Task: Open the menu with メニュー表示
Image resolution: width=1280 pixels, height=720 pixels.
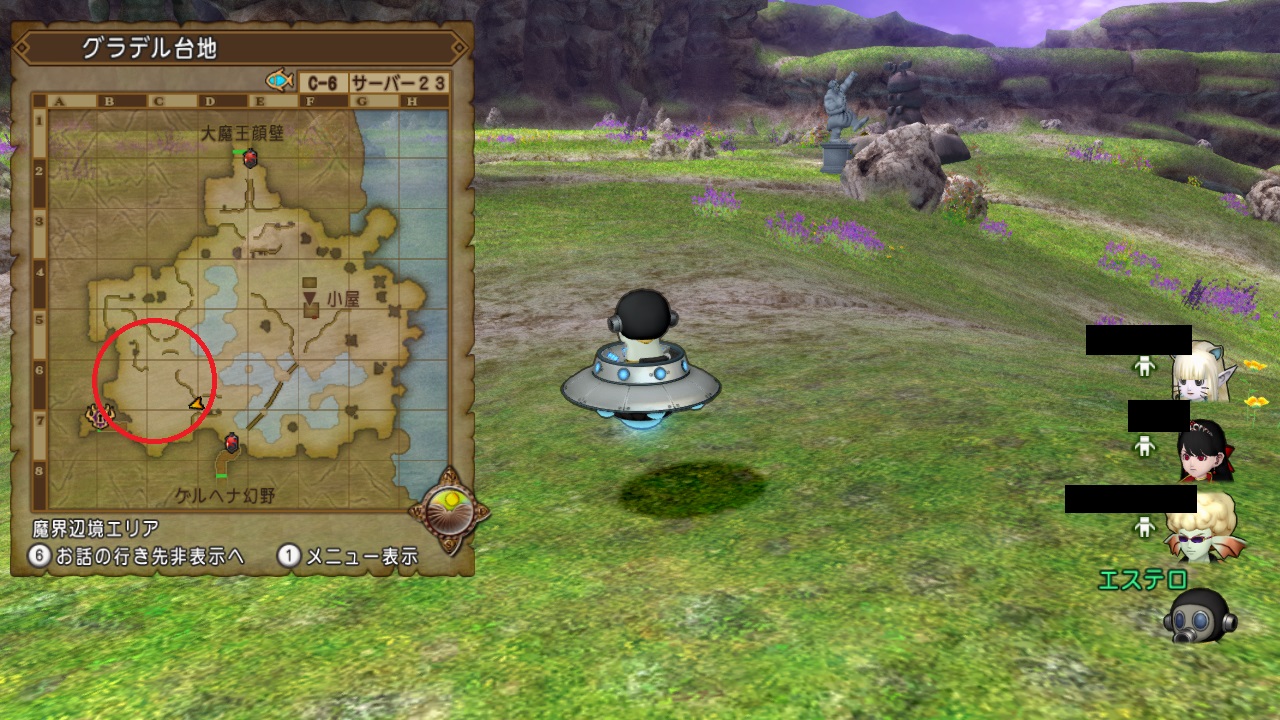Action: tap(348, 557)
